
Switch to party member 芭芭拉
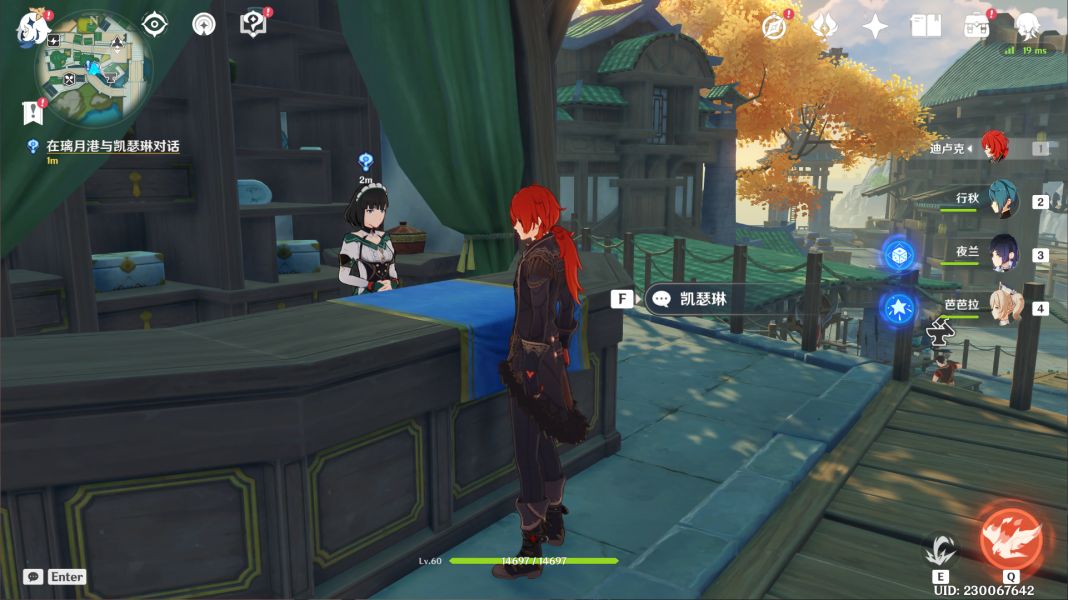pyautogui.click(x=1003, y=306)
